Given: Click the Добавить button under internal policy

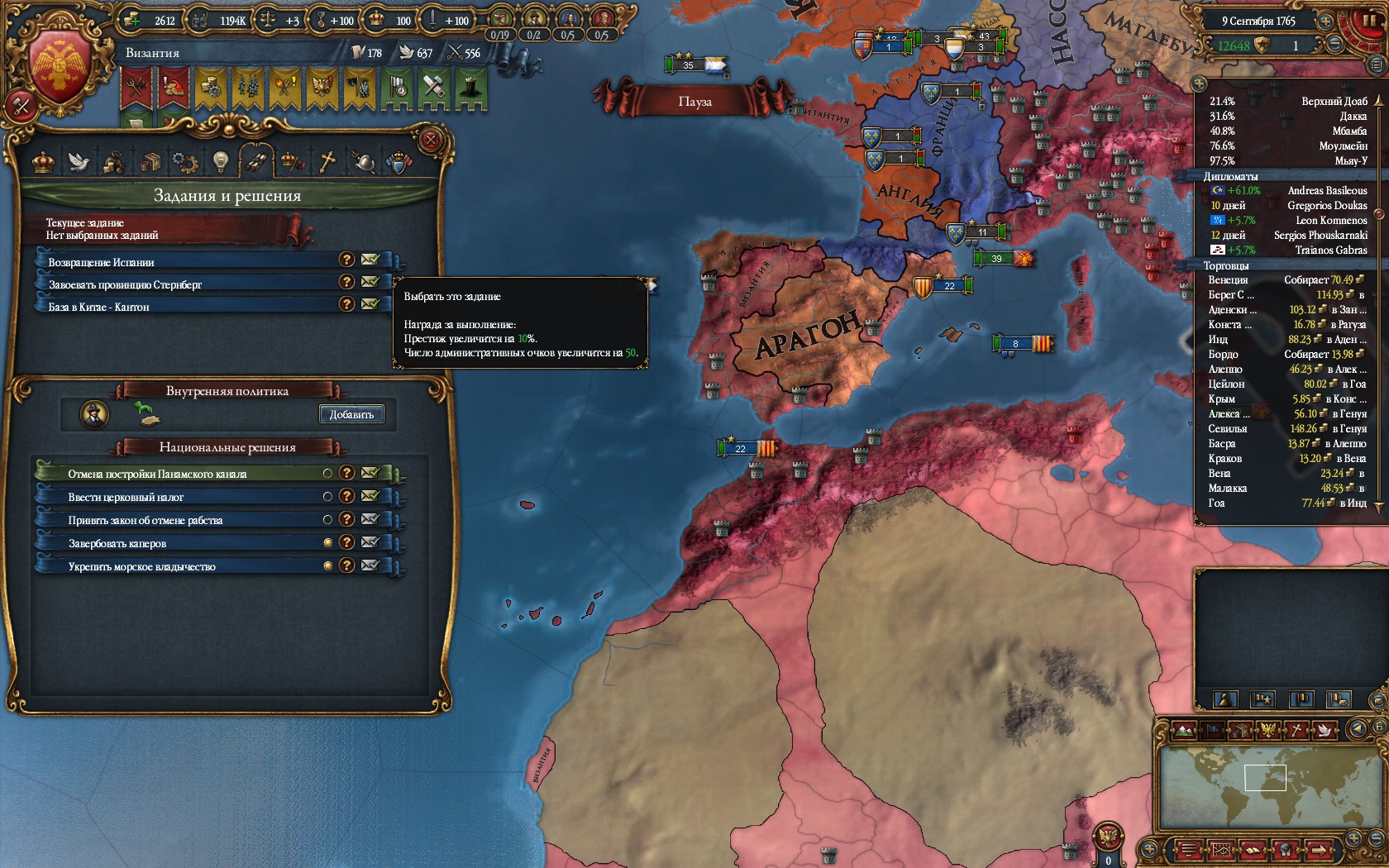Looking at the screenshot, I should [x=351, y=414].
